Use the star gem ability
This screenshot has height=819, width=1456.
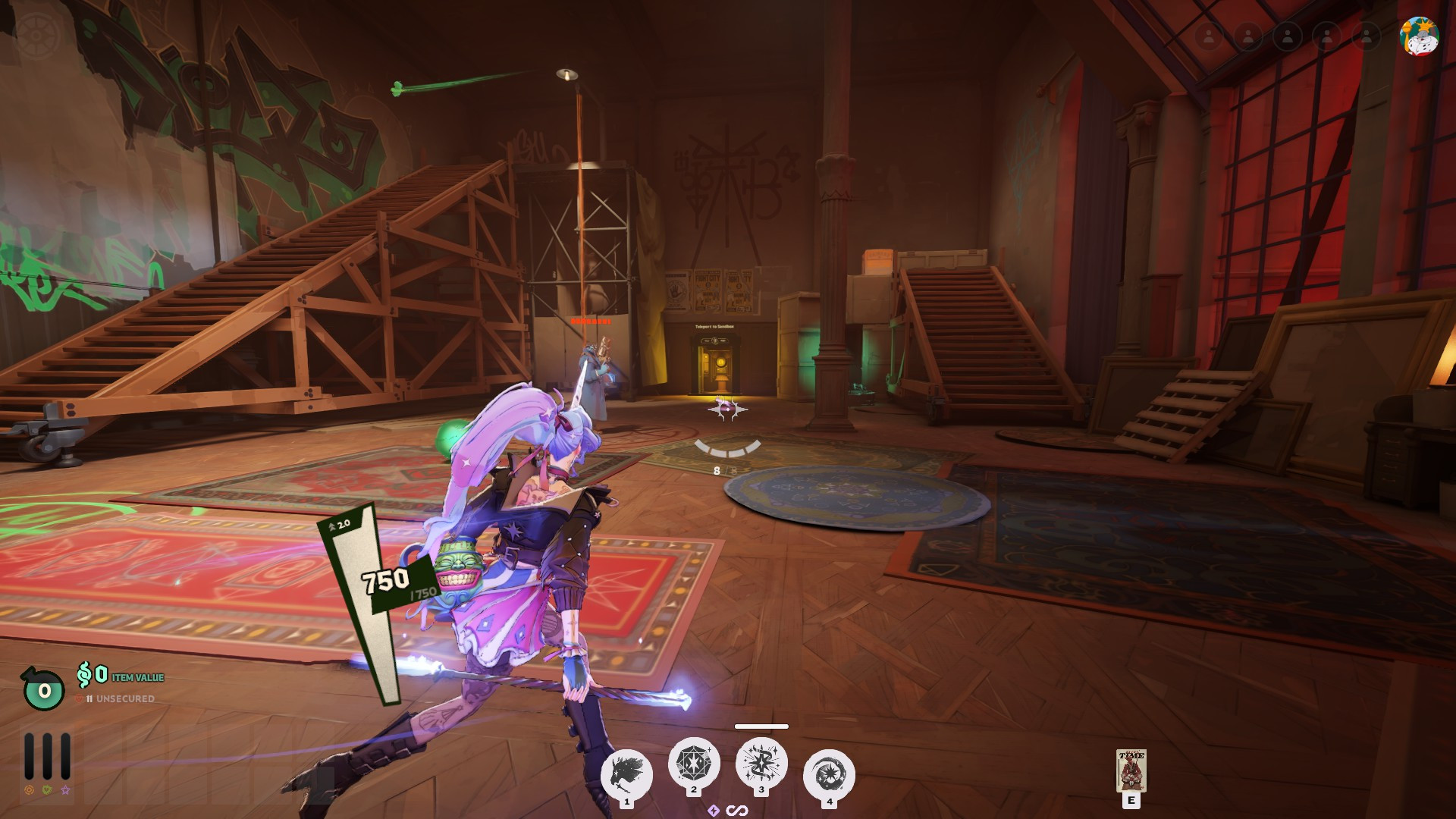(x=693, y=763)
